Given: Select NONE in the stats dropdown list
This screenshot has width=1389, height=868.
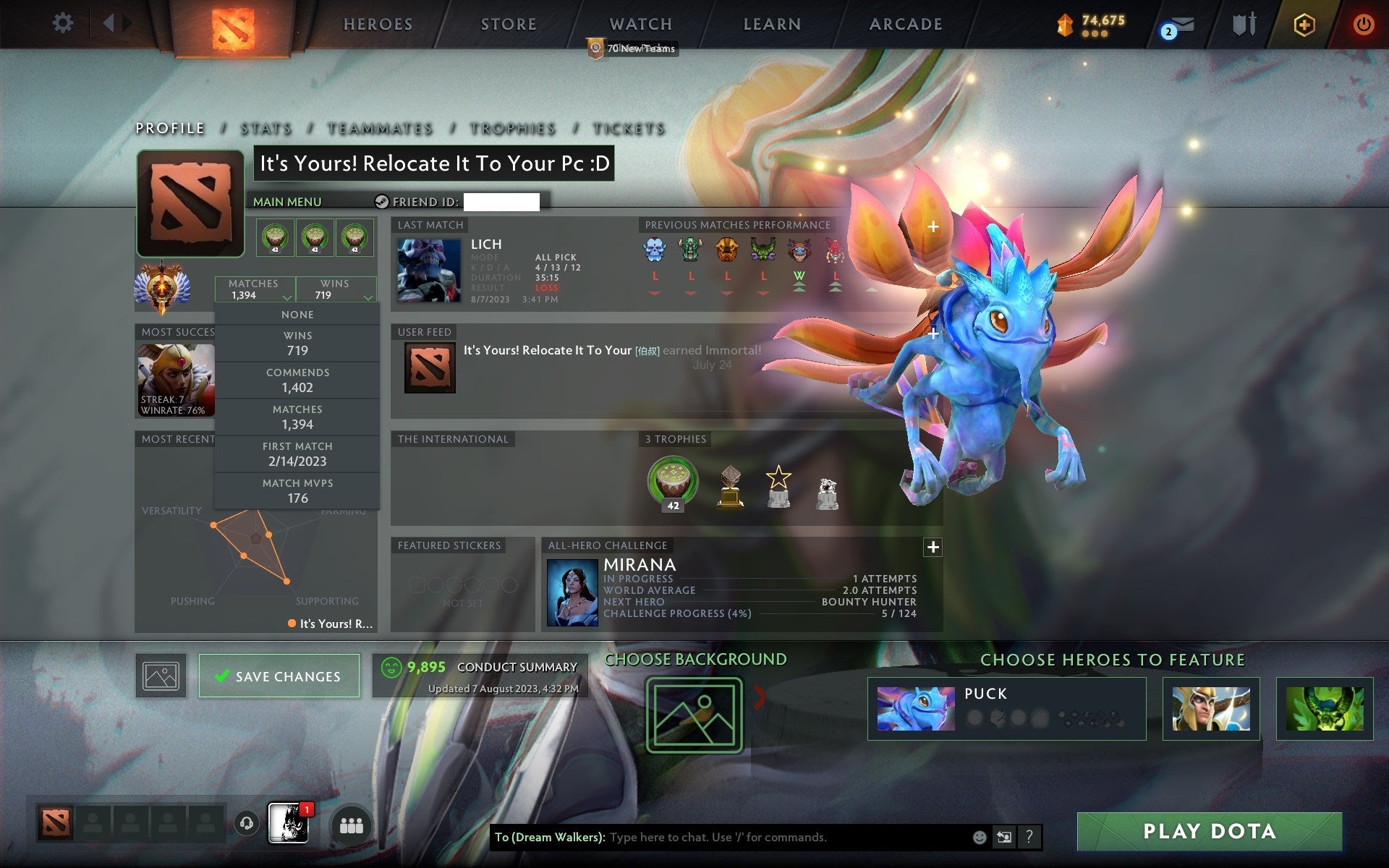Looking at the screenshot, I should pos(297,314).
